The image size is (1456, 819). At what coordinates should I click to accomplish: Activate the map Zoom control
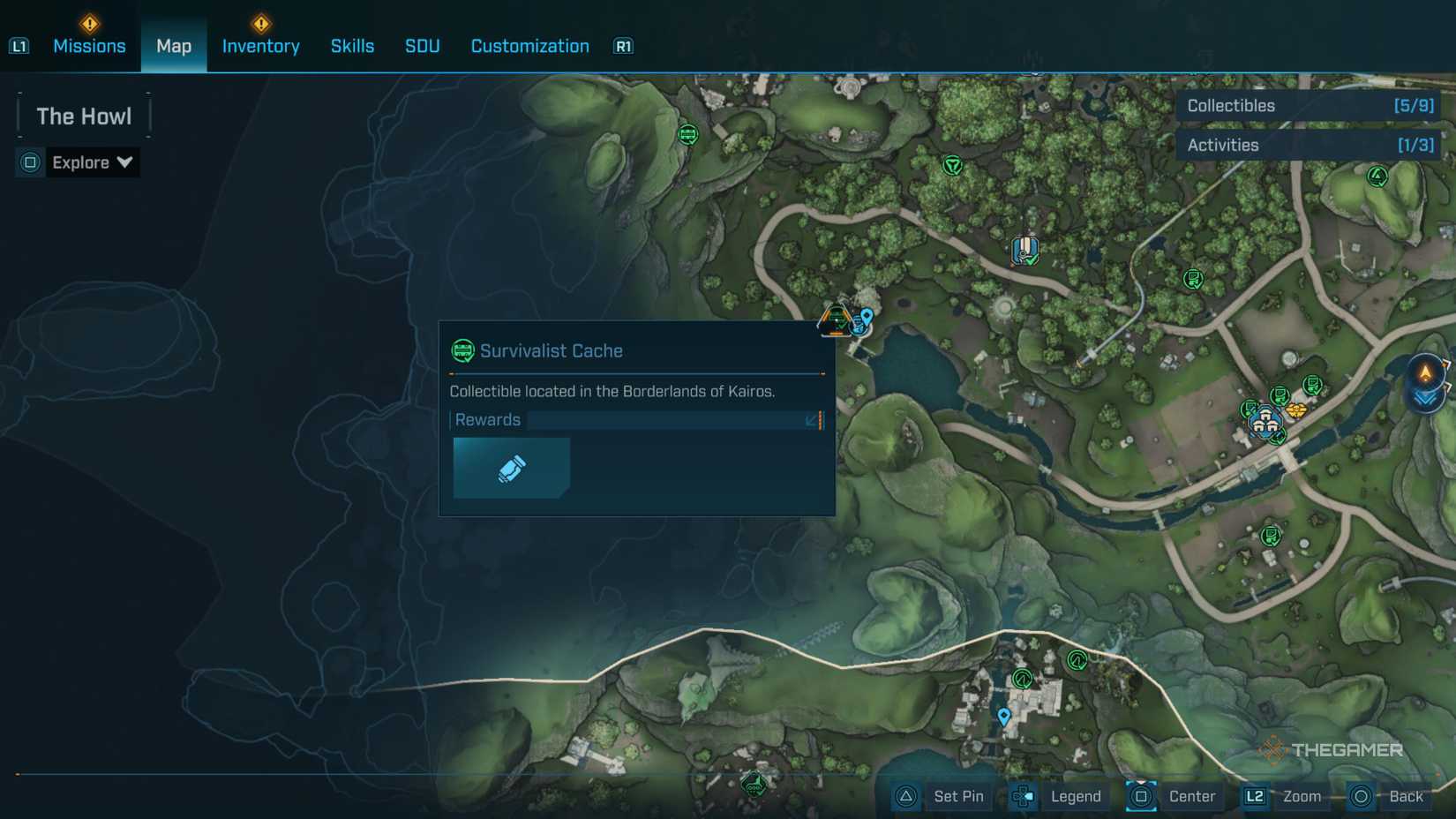tap(1285, 797)
